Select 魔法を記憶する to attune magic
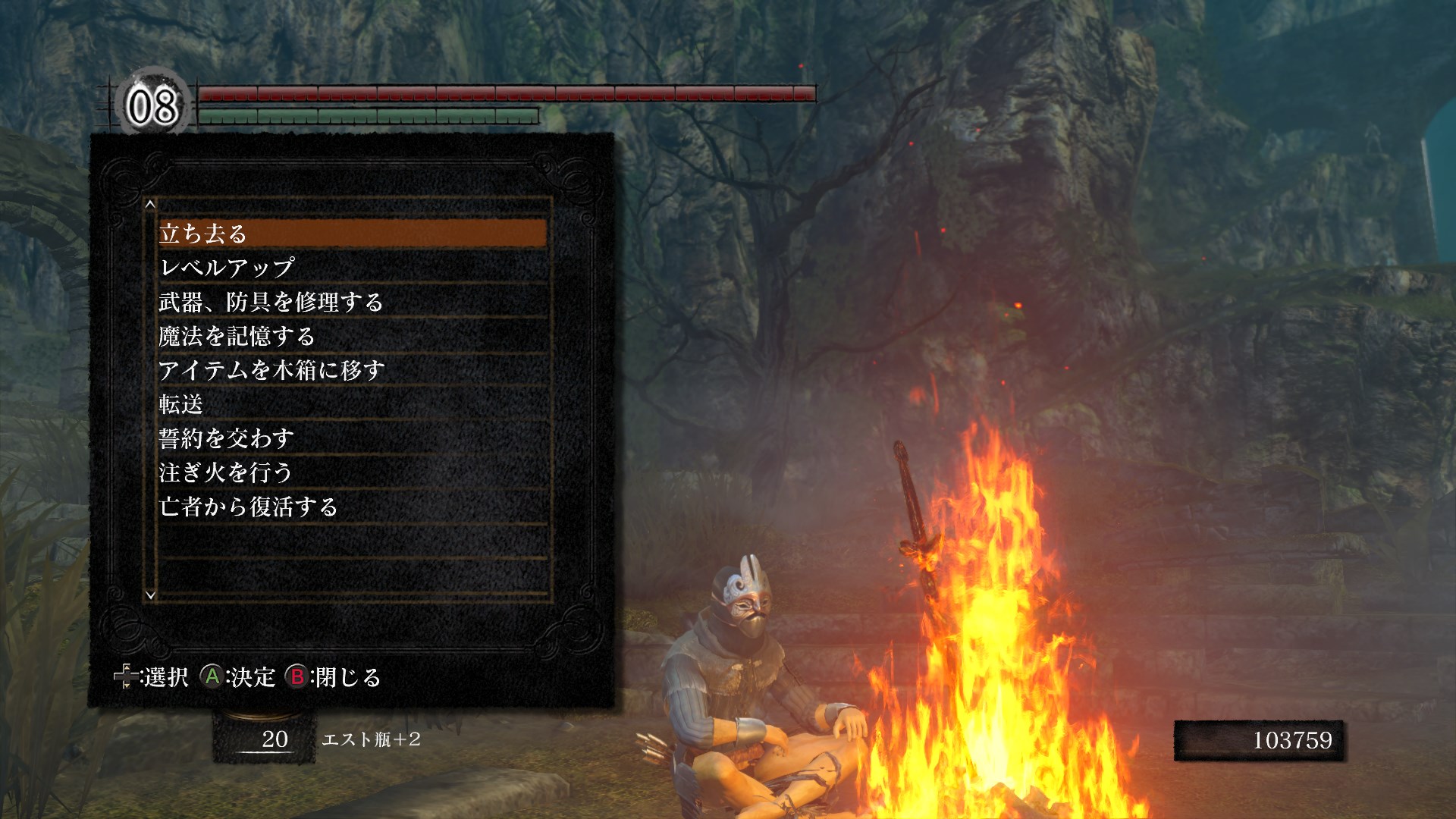This screenshot has width=1456, height=819. (353, 336)
